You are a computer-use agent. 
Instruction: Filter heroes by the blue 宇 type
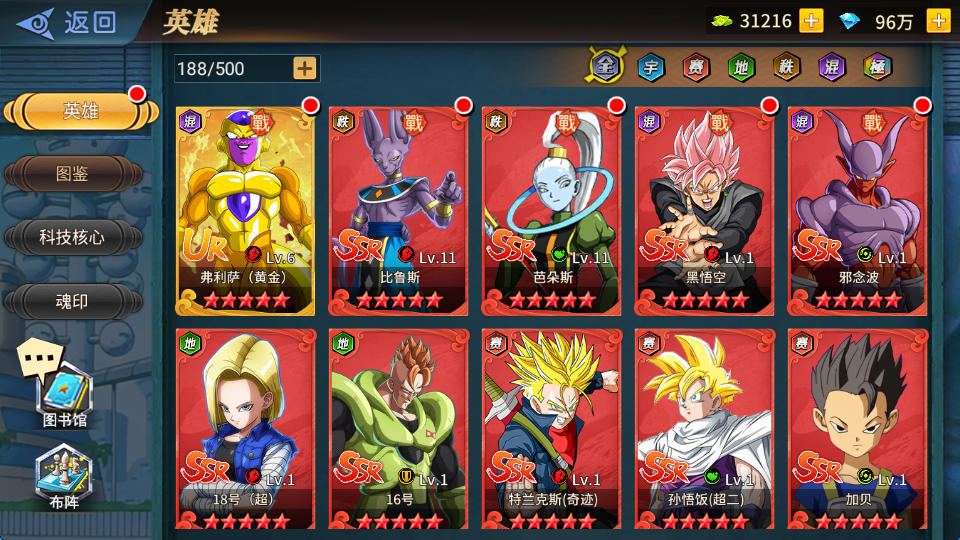651,67
